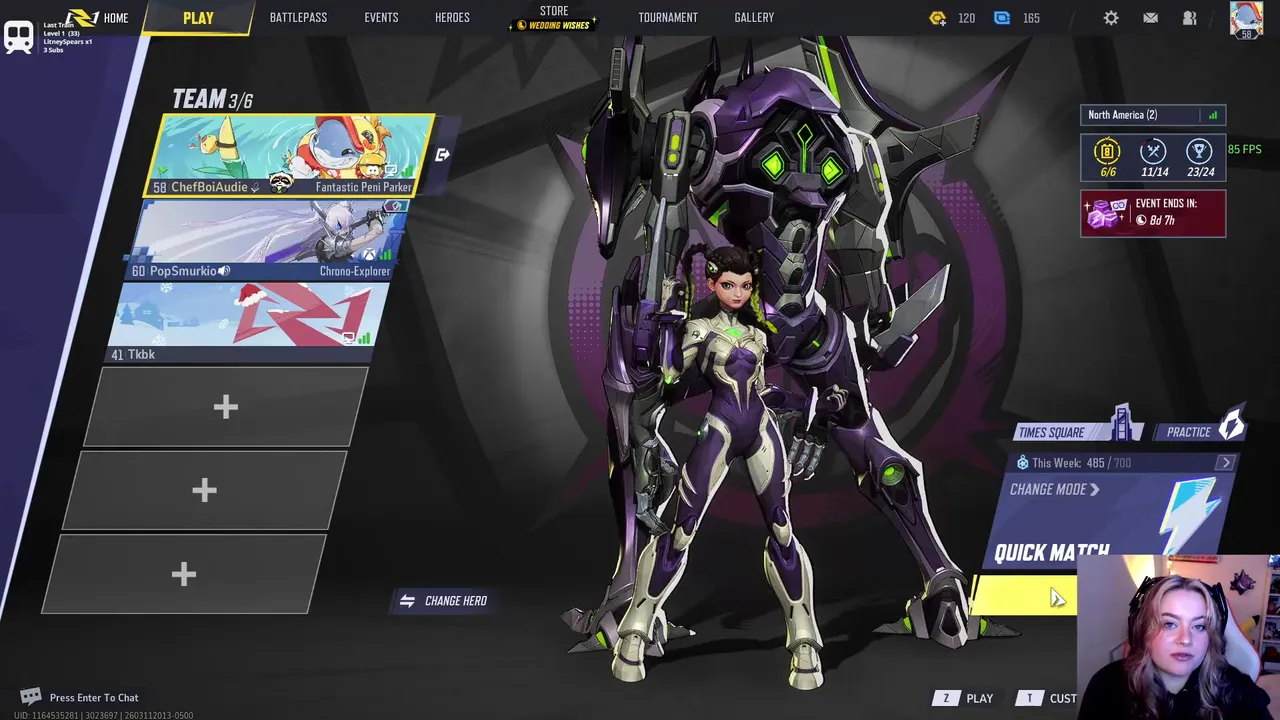The height and width of the screenshot is (720, 1280).
Task: Enter Times Square
Action: click(x=1058, y=432)
